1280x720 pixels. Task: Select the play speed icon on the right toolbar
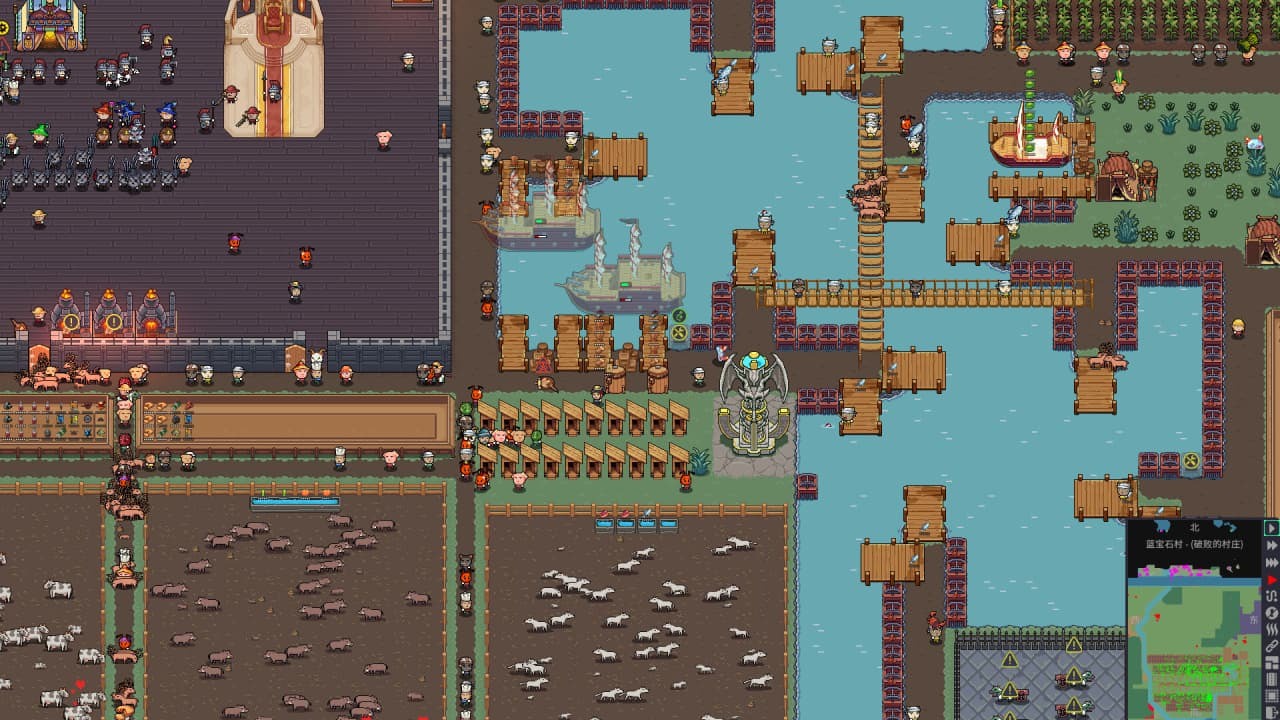(x=1271, y=526)
